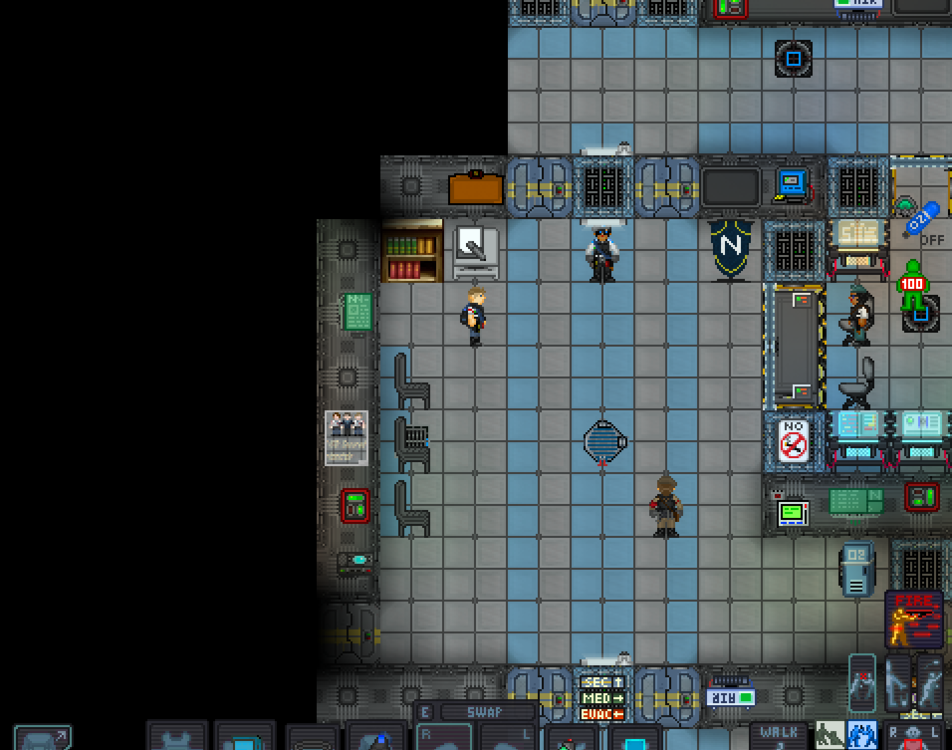Activate the pull/grab action icon
The height and width of the screenshot is (750, 952).
pyautogui.click(x=862, y=684)
